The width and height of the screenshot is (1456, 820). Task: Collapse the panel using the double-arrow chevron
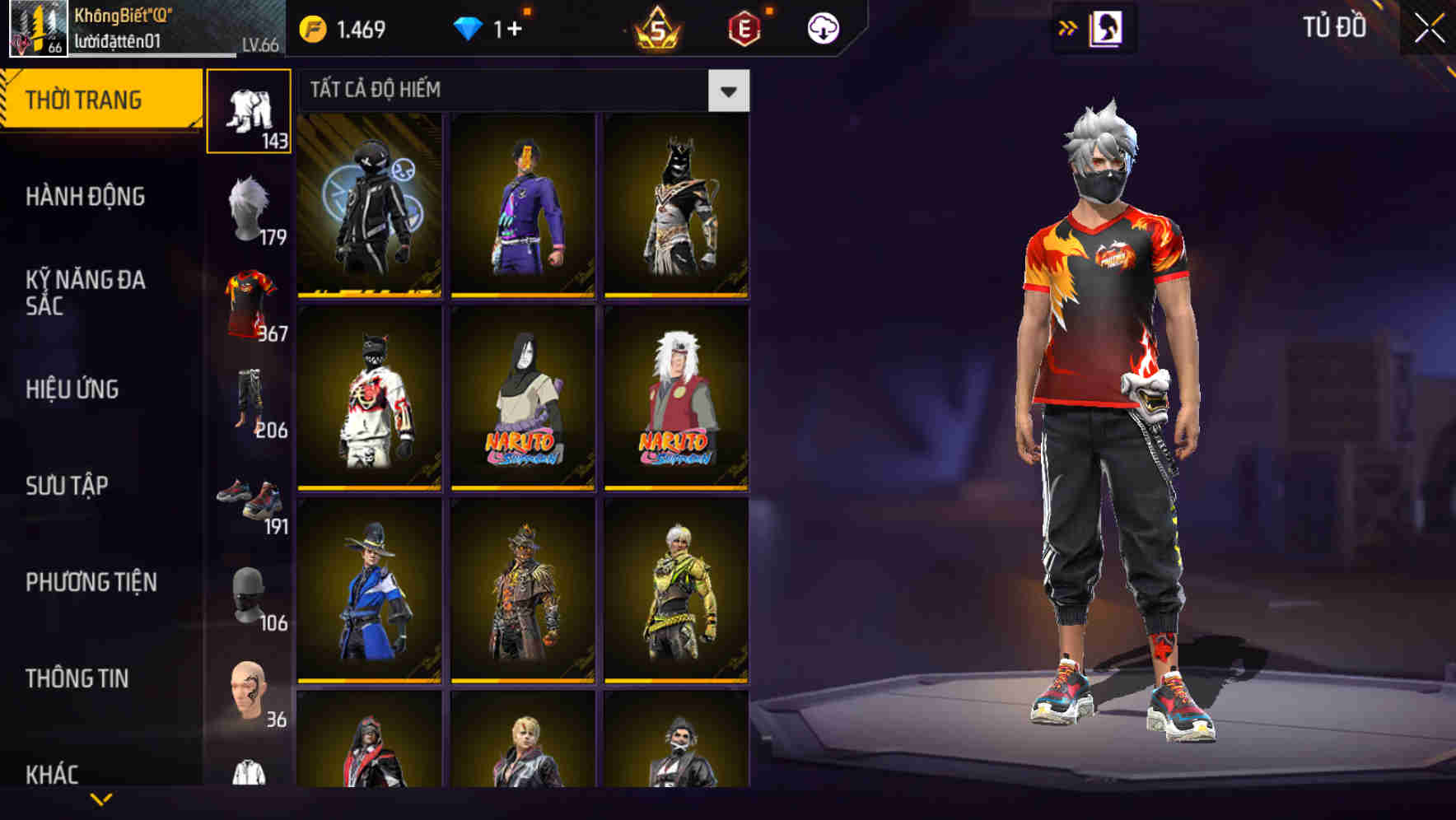[x=1068, y=26]
